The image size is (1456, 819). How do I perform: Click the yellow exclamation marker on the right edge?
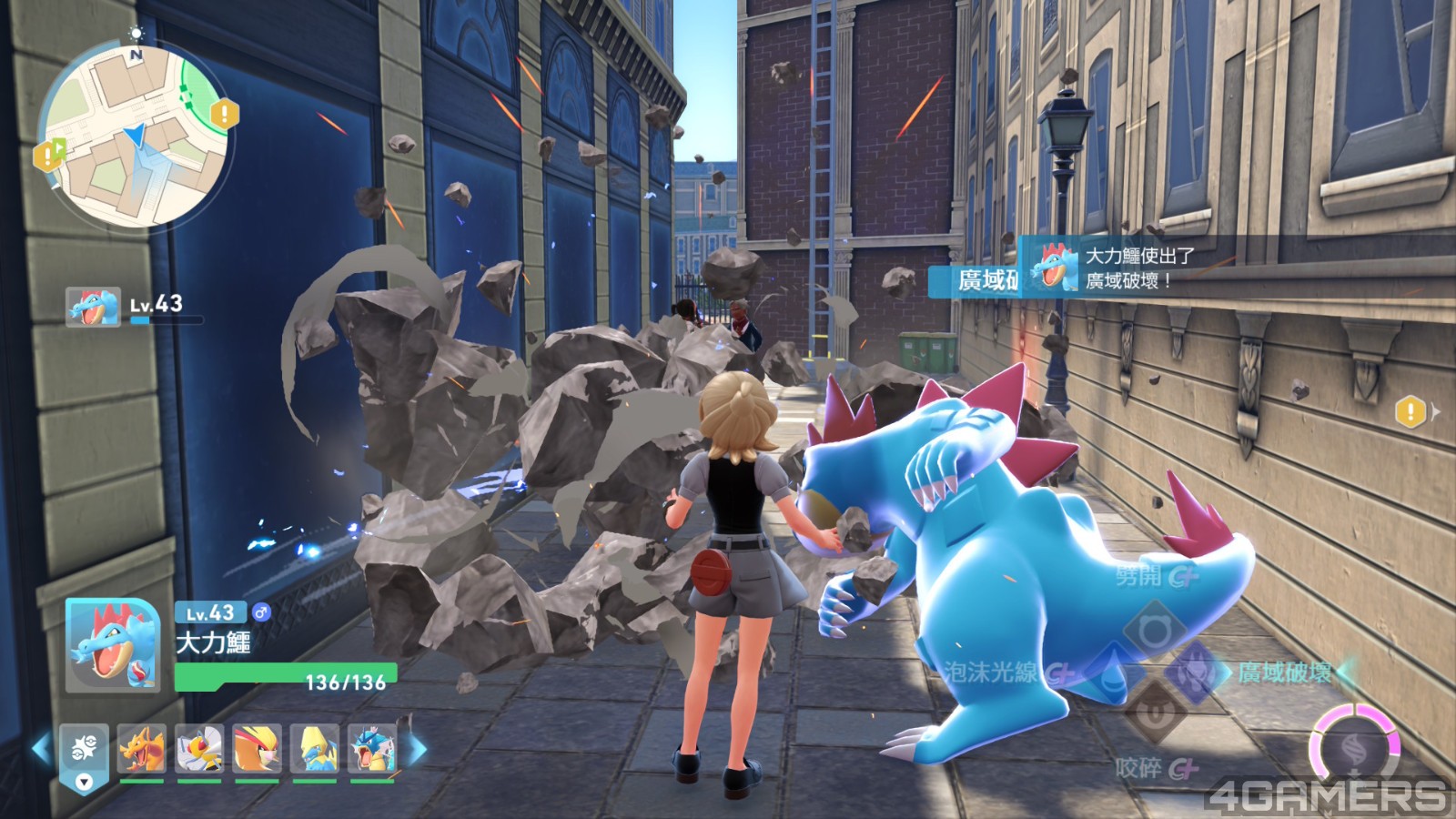(1410, 412)
